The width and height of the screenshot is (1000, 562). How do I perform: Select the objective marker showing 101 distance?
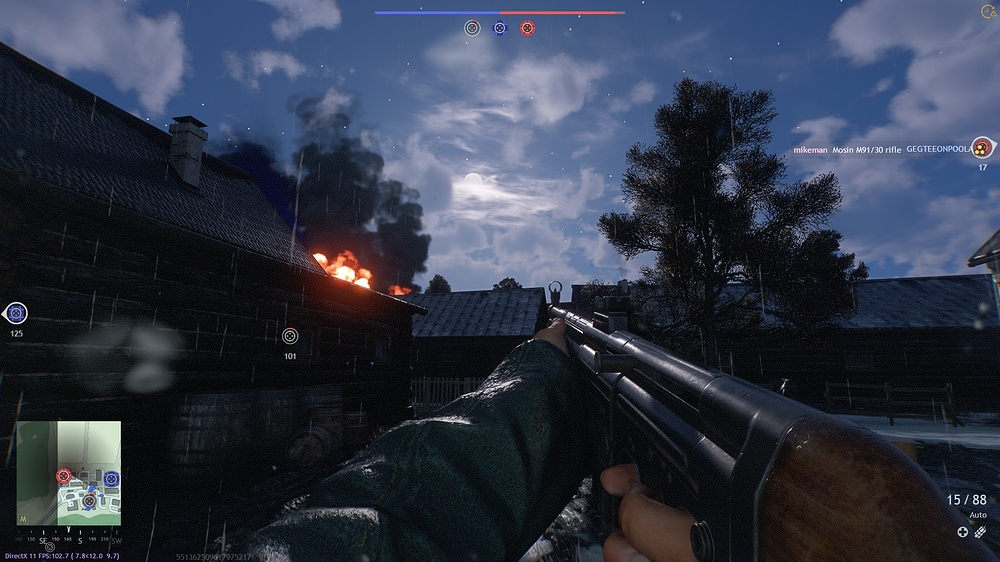click(290, 337)
